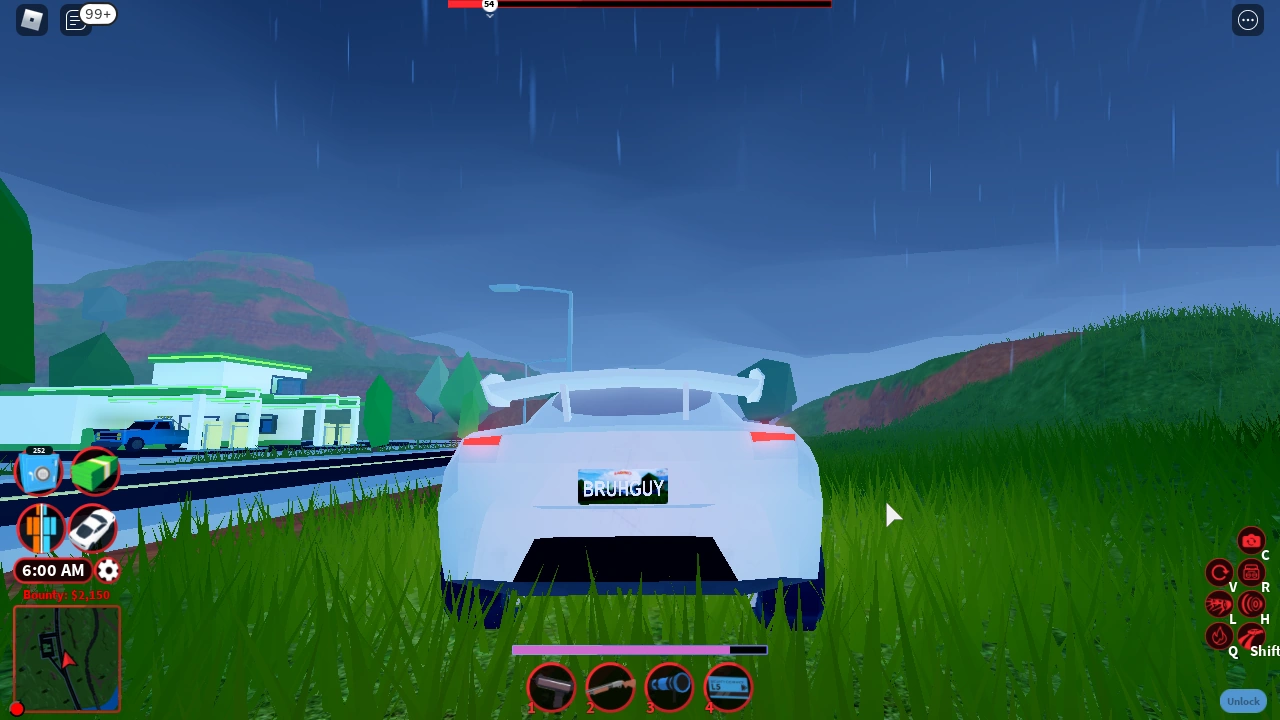The height and width of the screenshot is (720, 1280).
Task: Activate the camera mode icon labeled C
Action: 1252,540
